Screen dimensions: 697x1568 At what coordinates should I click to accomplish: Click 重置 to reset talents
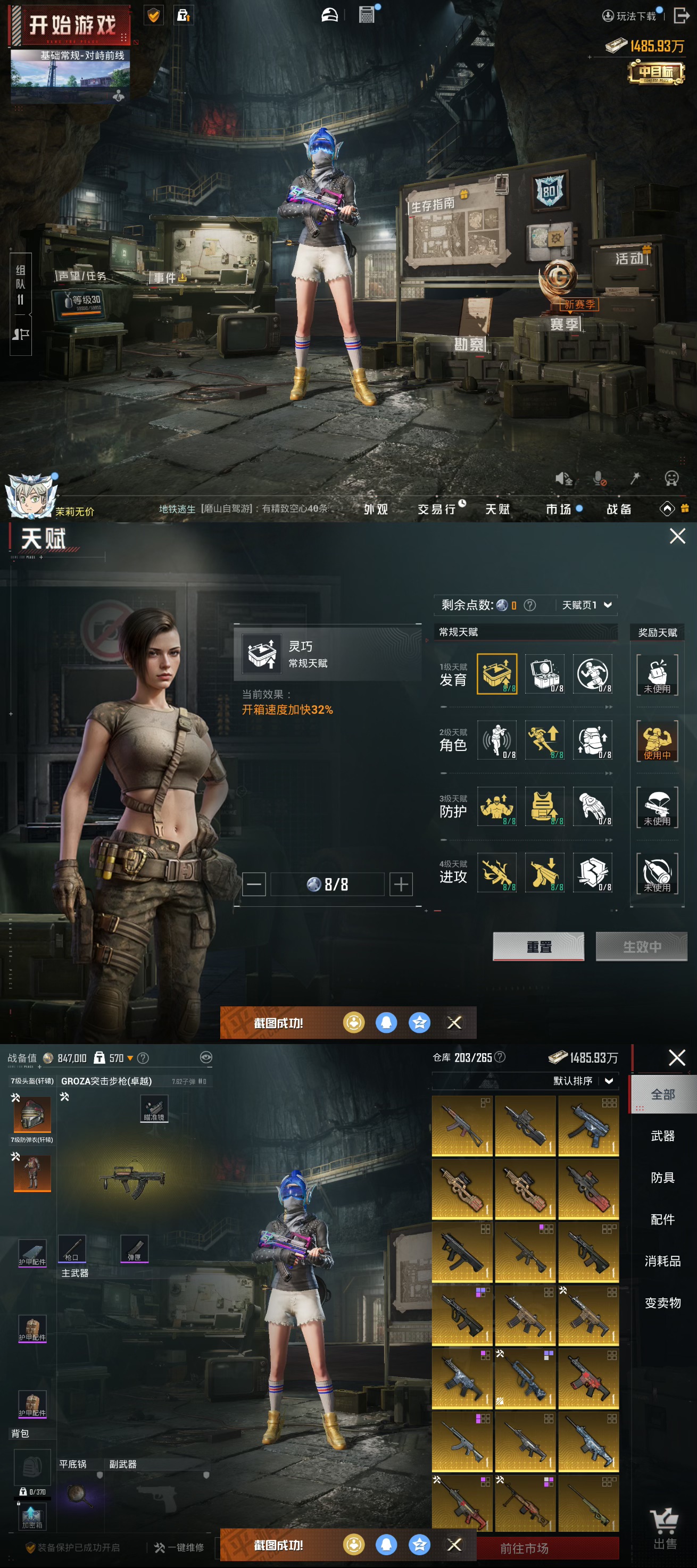pyautogui.click(x=538, y=946)
